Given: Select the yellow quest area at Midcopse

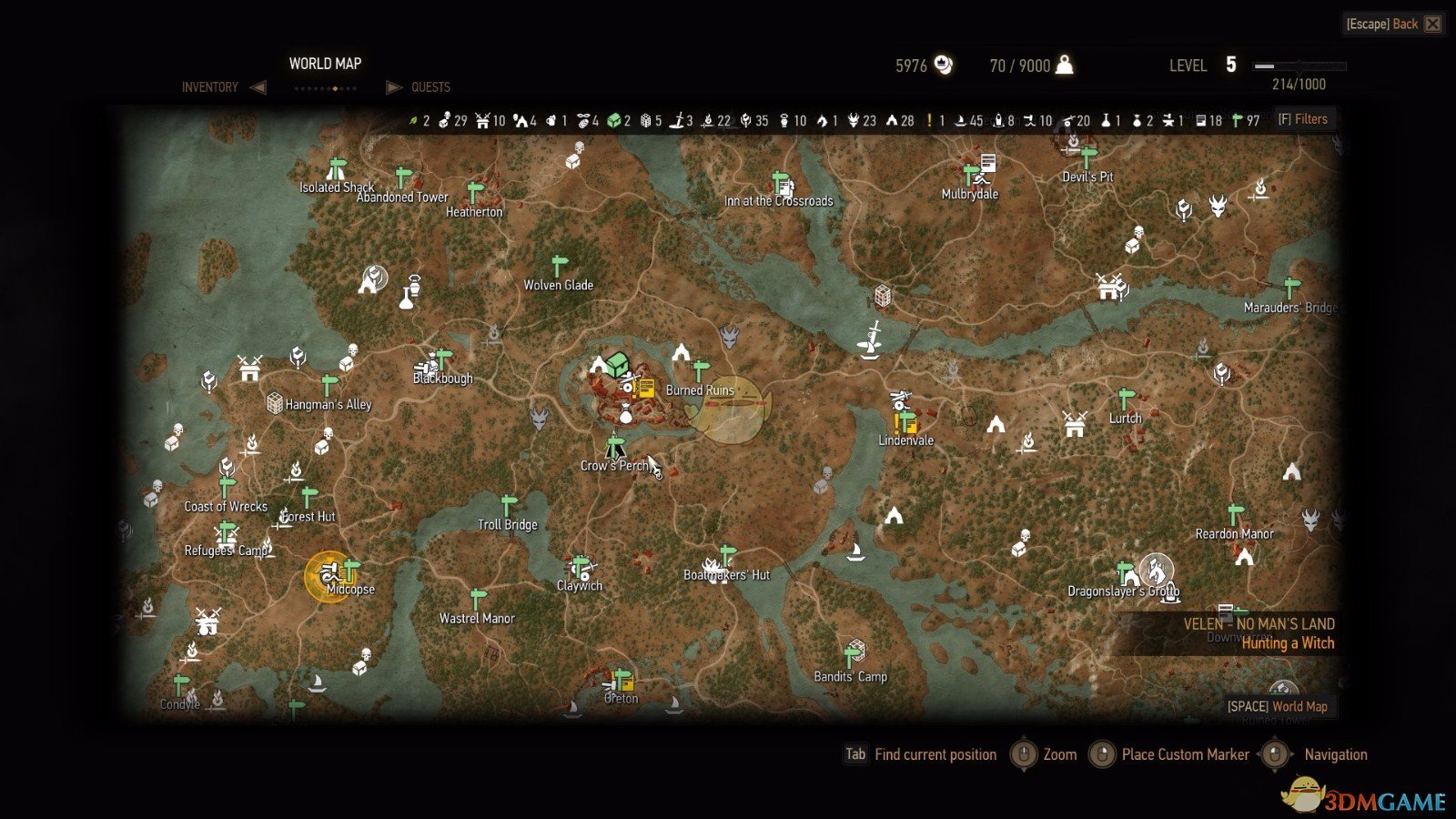Looking at the screenshot, I should coord(329,575).
